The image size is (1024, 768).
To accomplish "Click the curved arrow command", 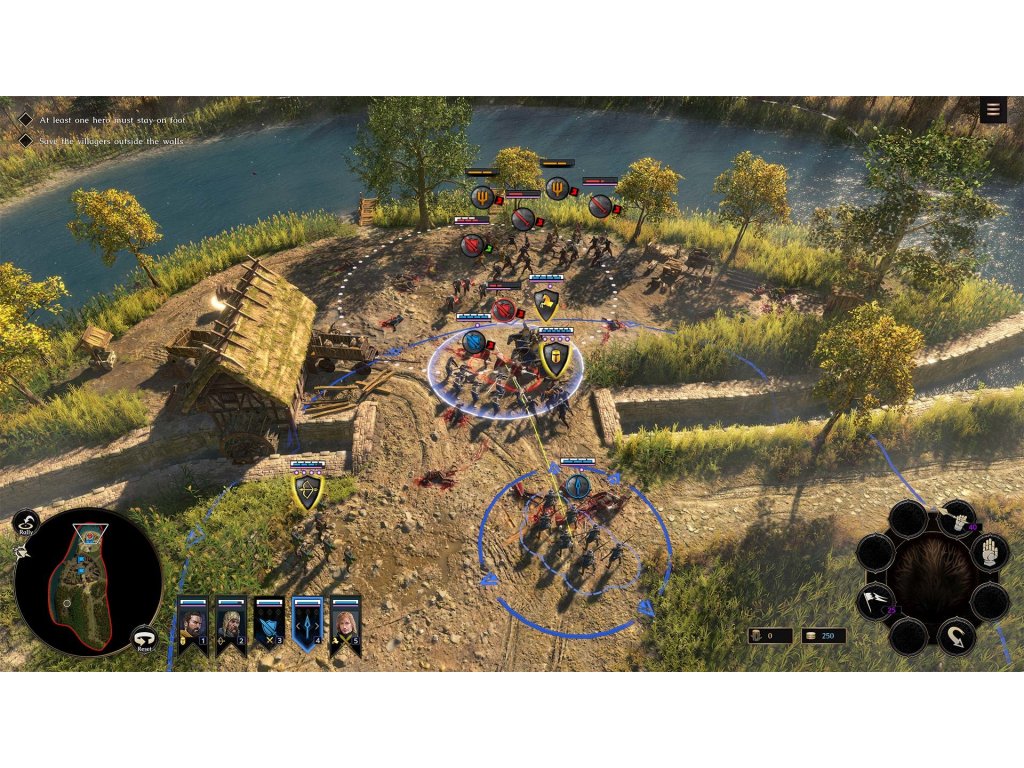I will 956,634.
